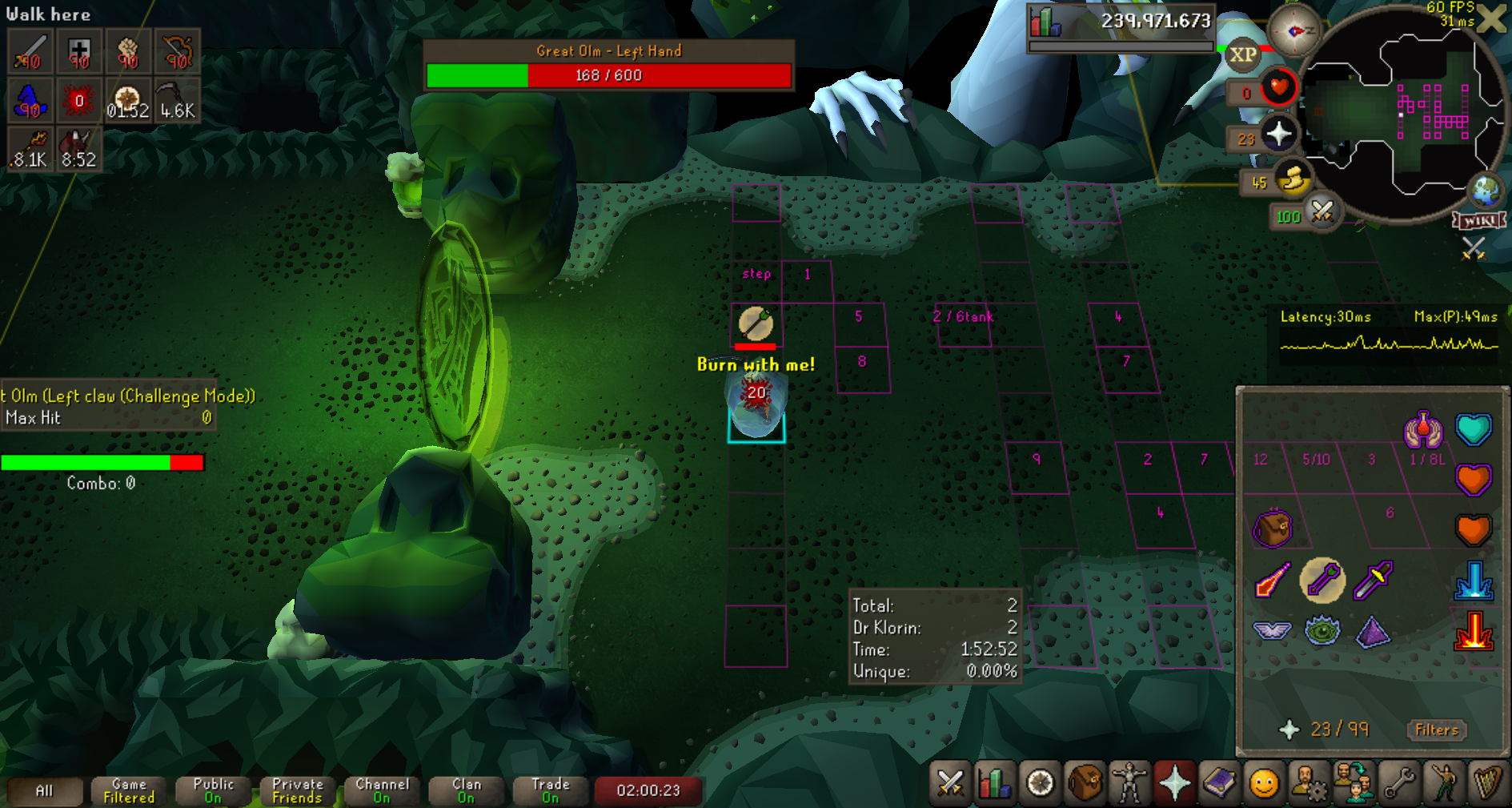Viewport: 1512px width, 808px height.
Task: Switch to the Skills bar-chart tab
Action: (994, 782)
